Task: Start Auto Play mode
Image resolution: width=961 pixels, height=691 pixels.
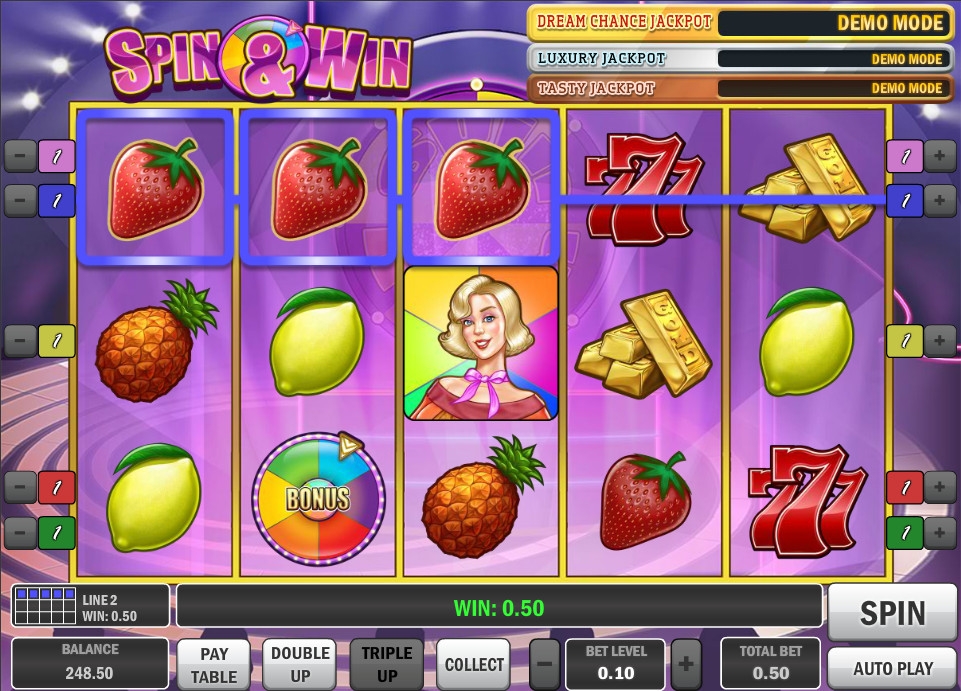Action: 892,667
